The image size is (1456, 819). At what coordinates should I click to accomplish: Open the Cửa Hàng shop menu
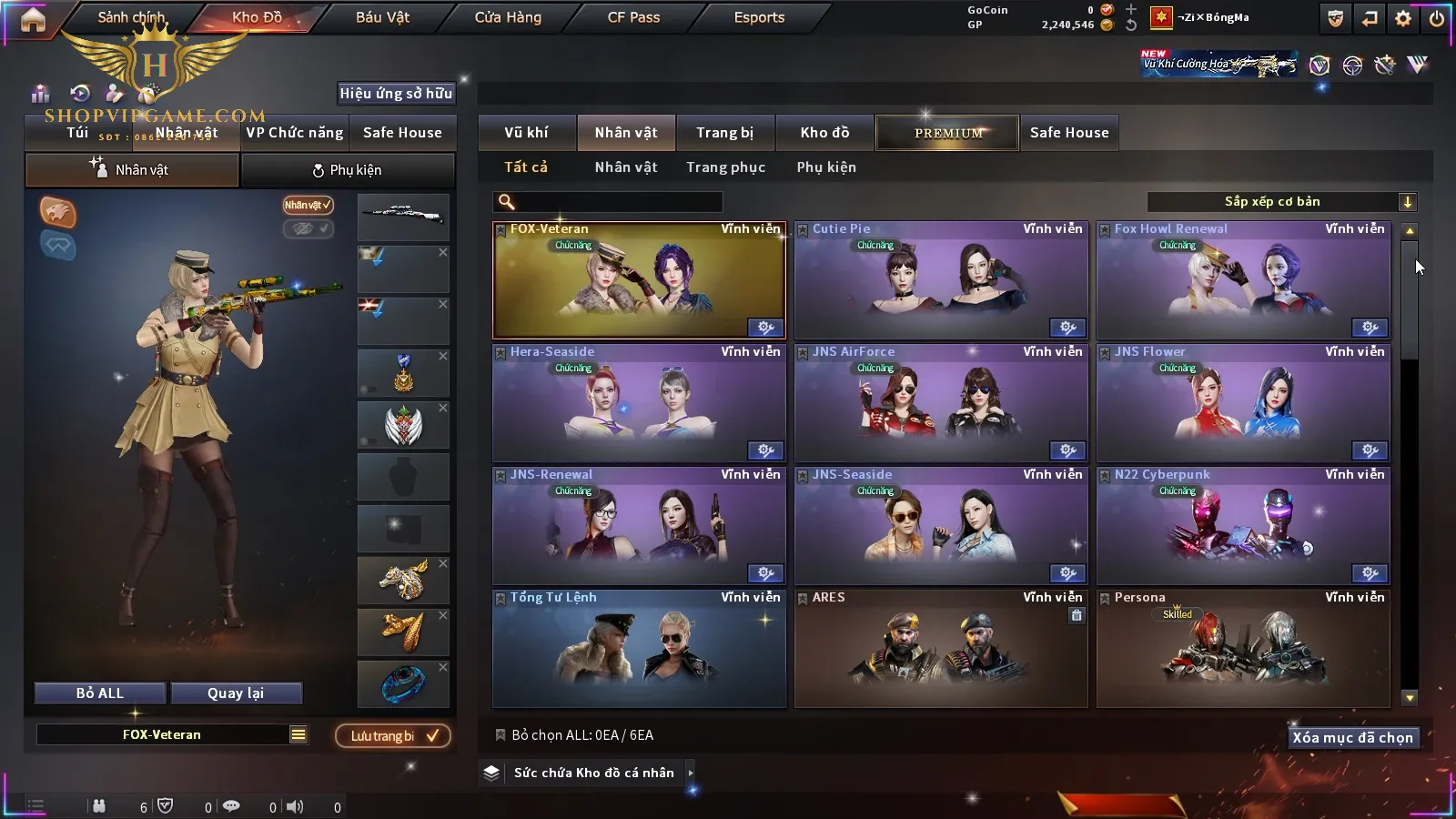coord(508,17)
